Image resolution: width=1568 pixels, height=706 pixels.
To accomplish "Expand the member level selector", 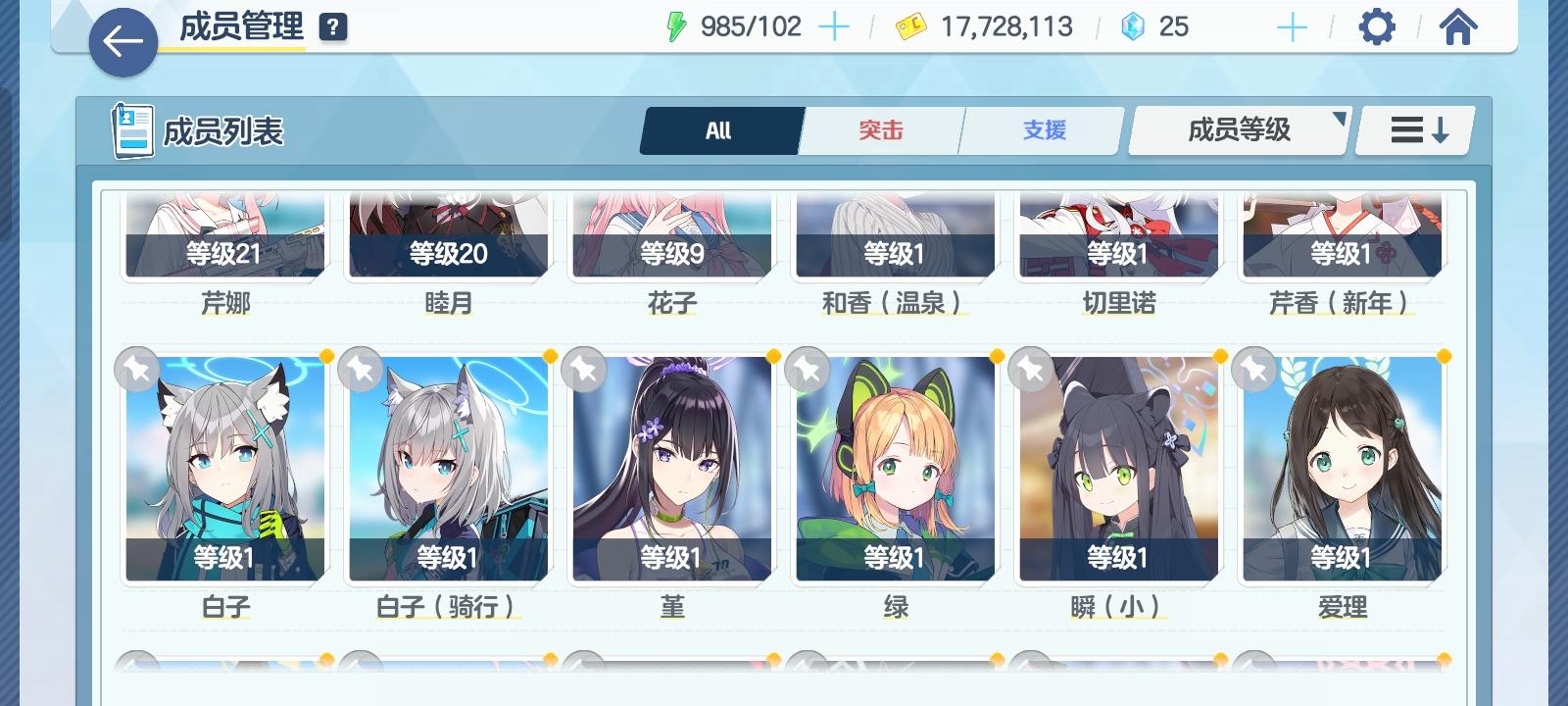I will [x=1340, y=122].
